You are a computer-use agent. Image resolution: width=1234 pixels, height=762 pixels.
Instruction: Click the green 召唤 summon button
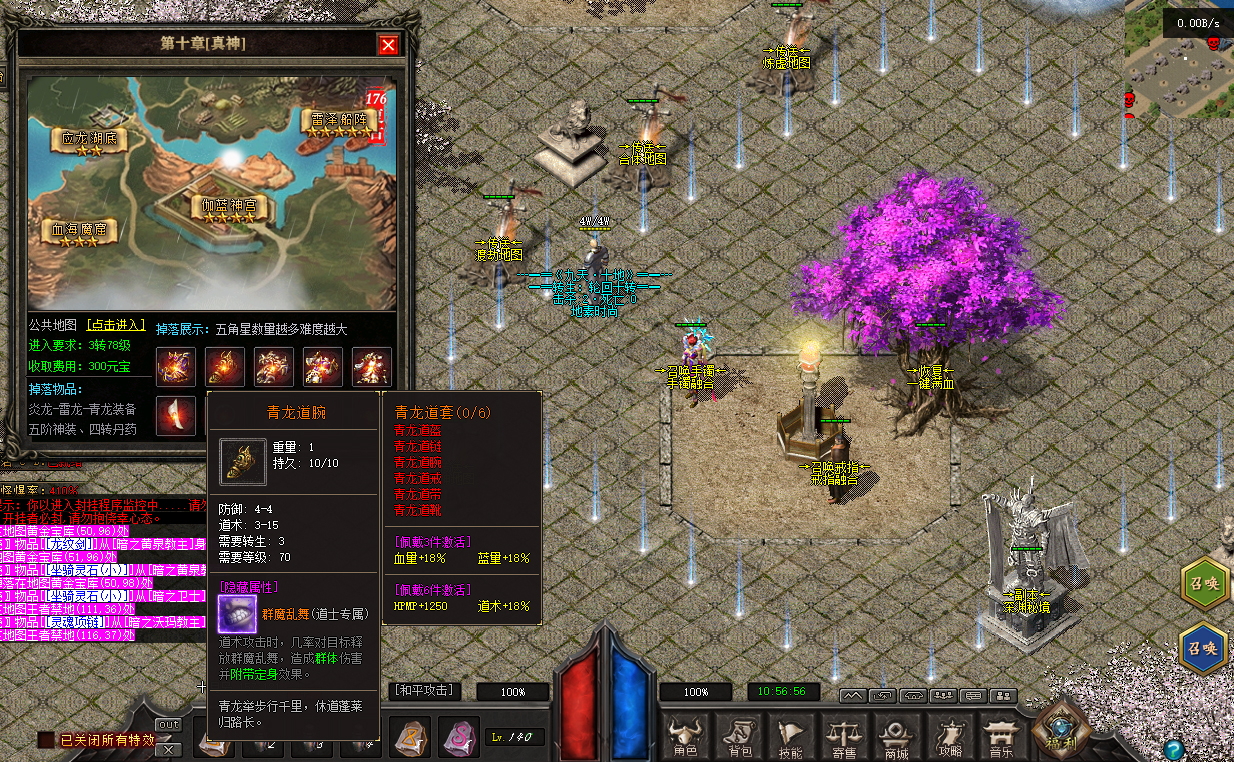pos(1203,583)
